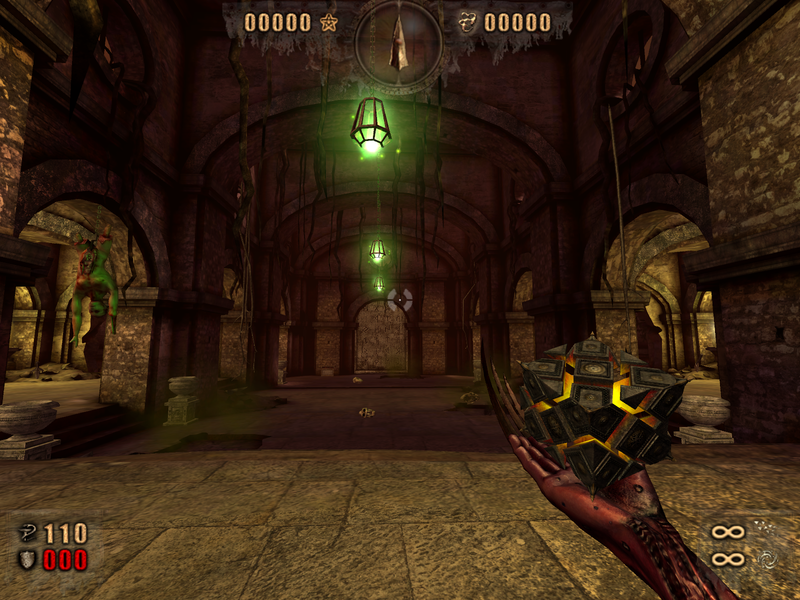Click the health icon next to 110

[x=27, y=533]
